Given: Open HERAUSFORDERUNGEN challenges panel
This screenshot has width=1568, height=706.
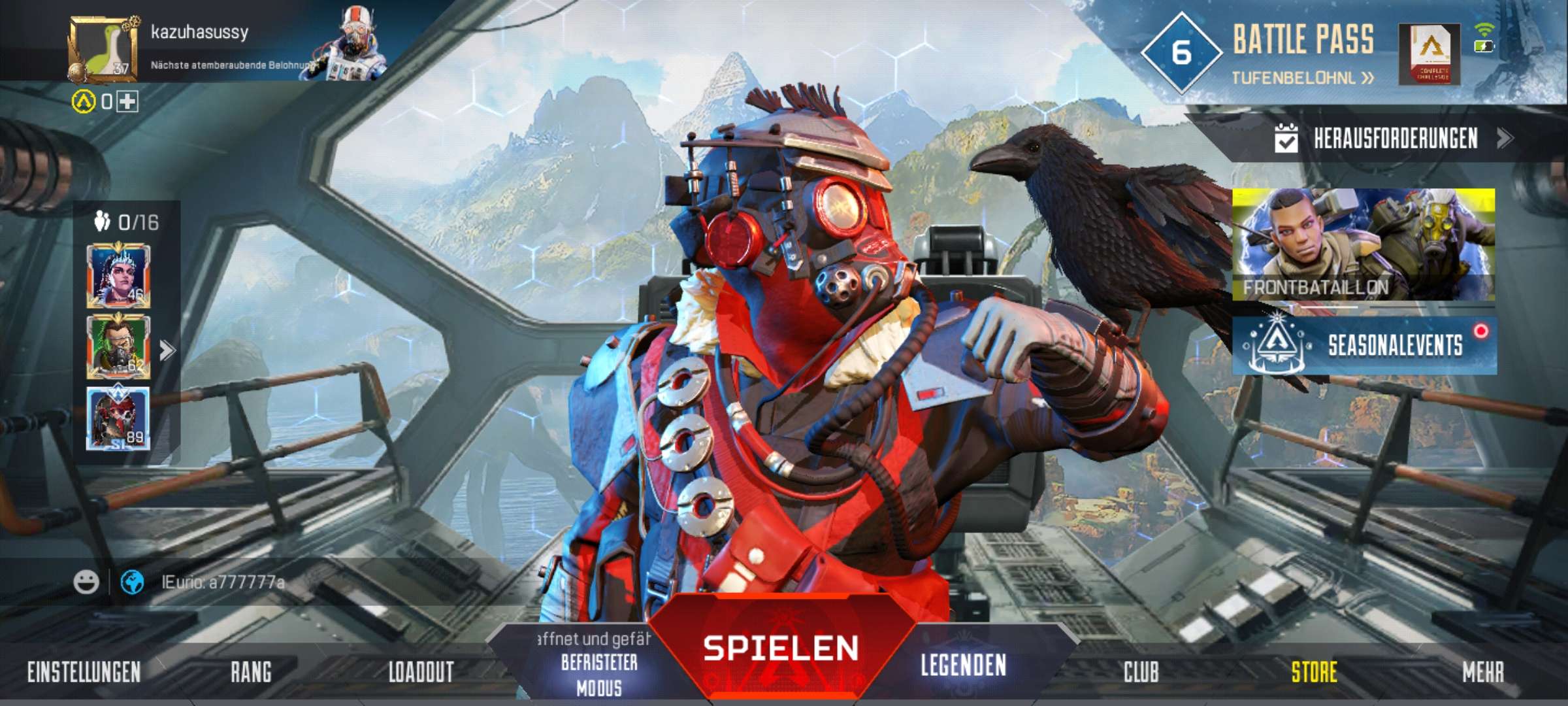Looking at the screenshot, I should click(x=1394, y=139).
